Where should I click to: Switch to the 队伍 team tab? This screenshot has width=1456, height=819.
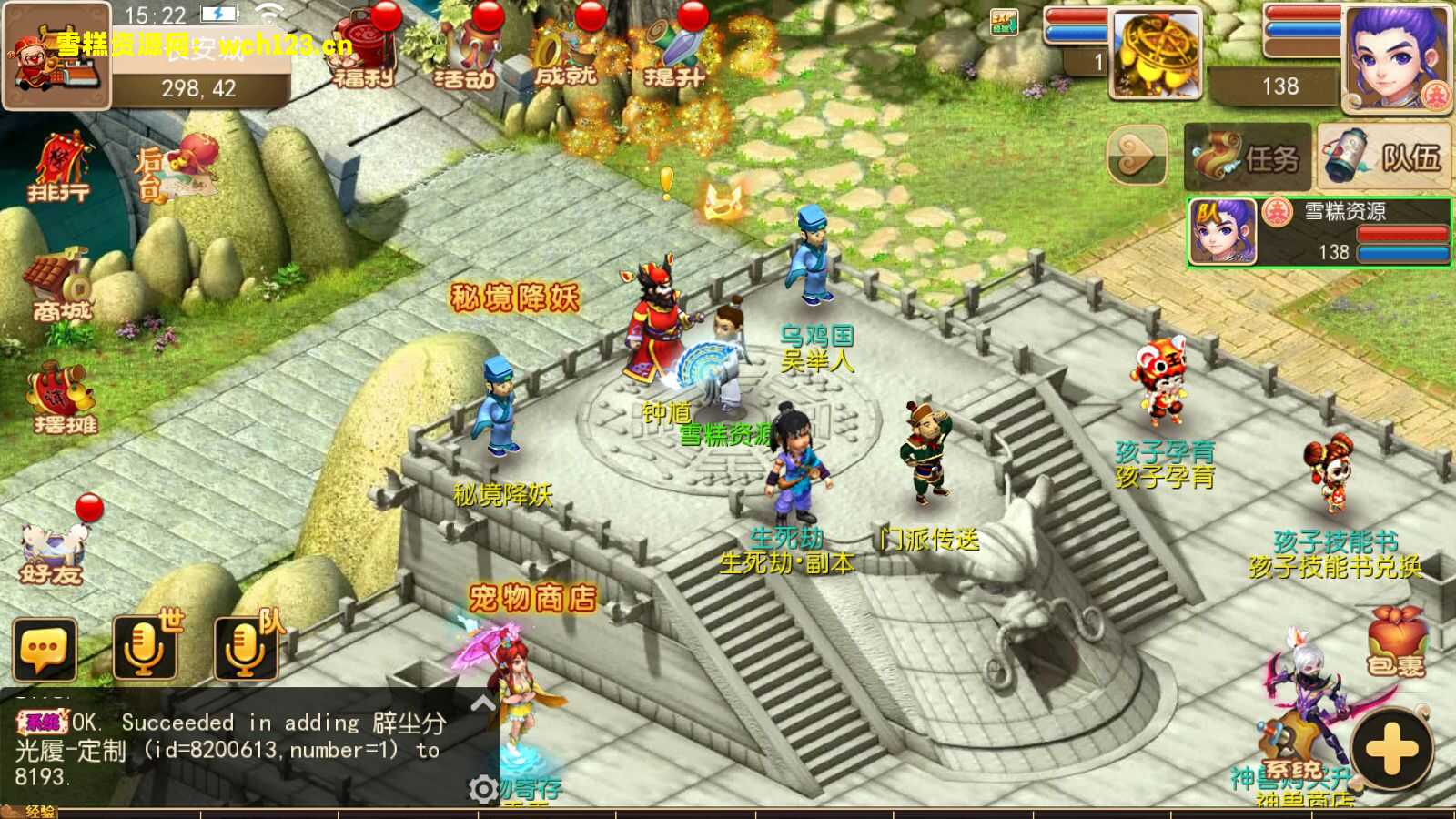pos(1384,157)
